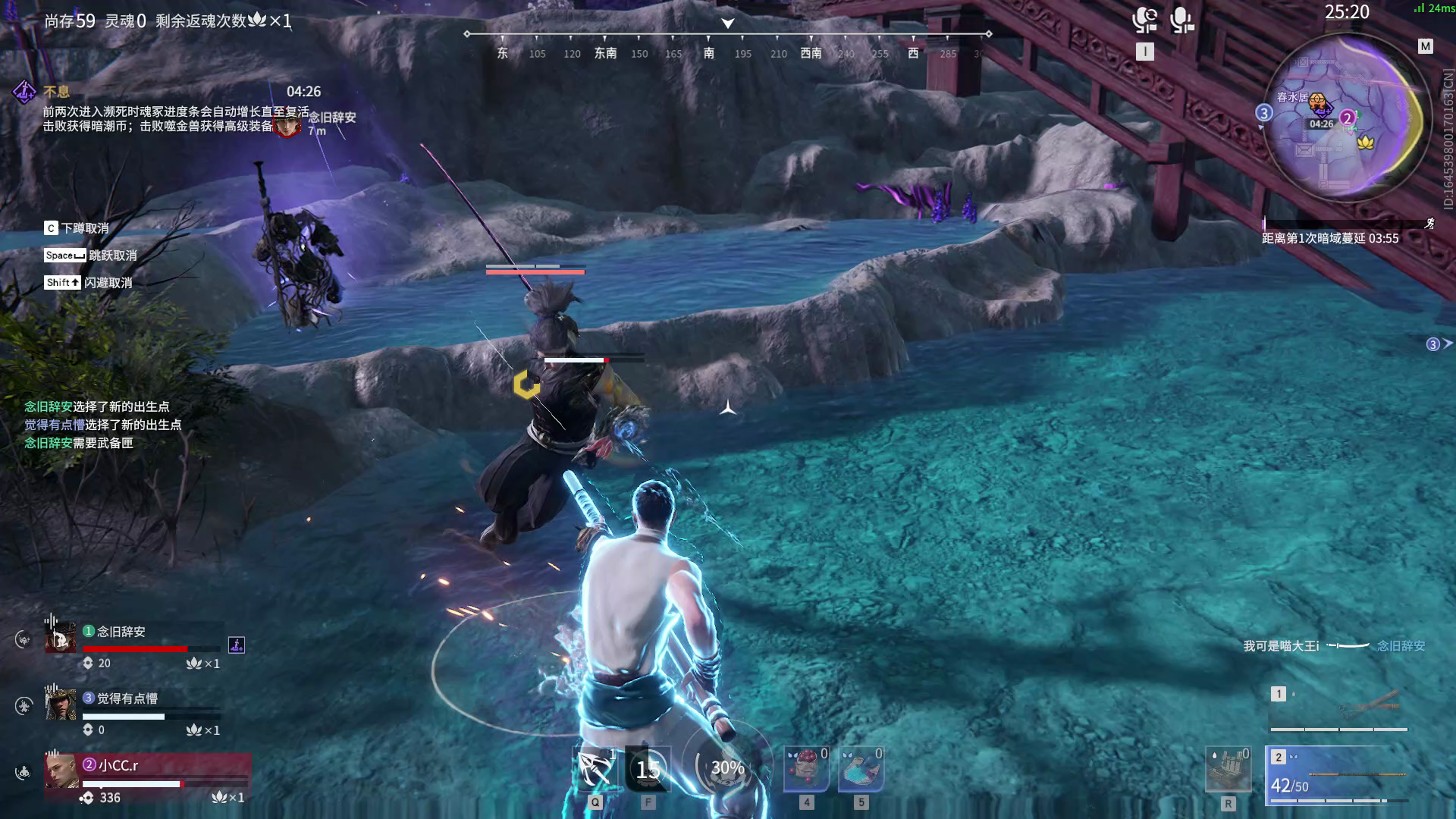The image size is (1456, 819).
Task: Use the armor repair powder item
Action: pyautogui.click(x=861, y=769)
